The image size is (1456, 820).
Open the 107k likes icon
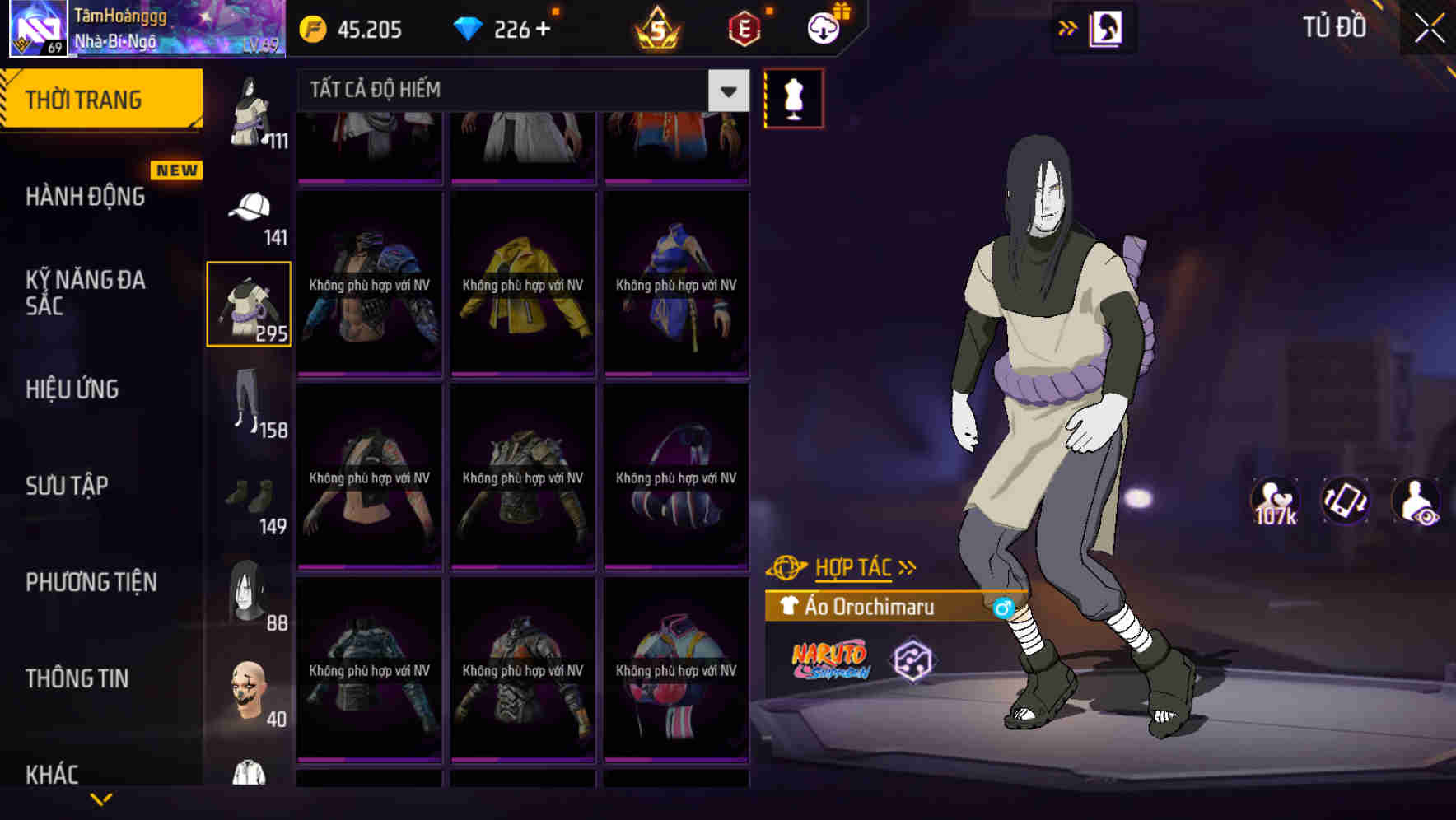[x=1275, y=501]
